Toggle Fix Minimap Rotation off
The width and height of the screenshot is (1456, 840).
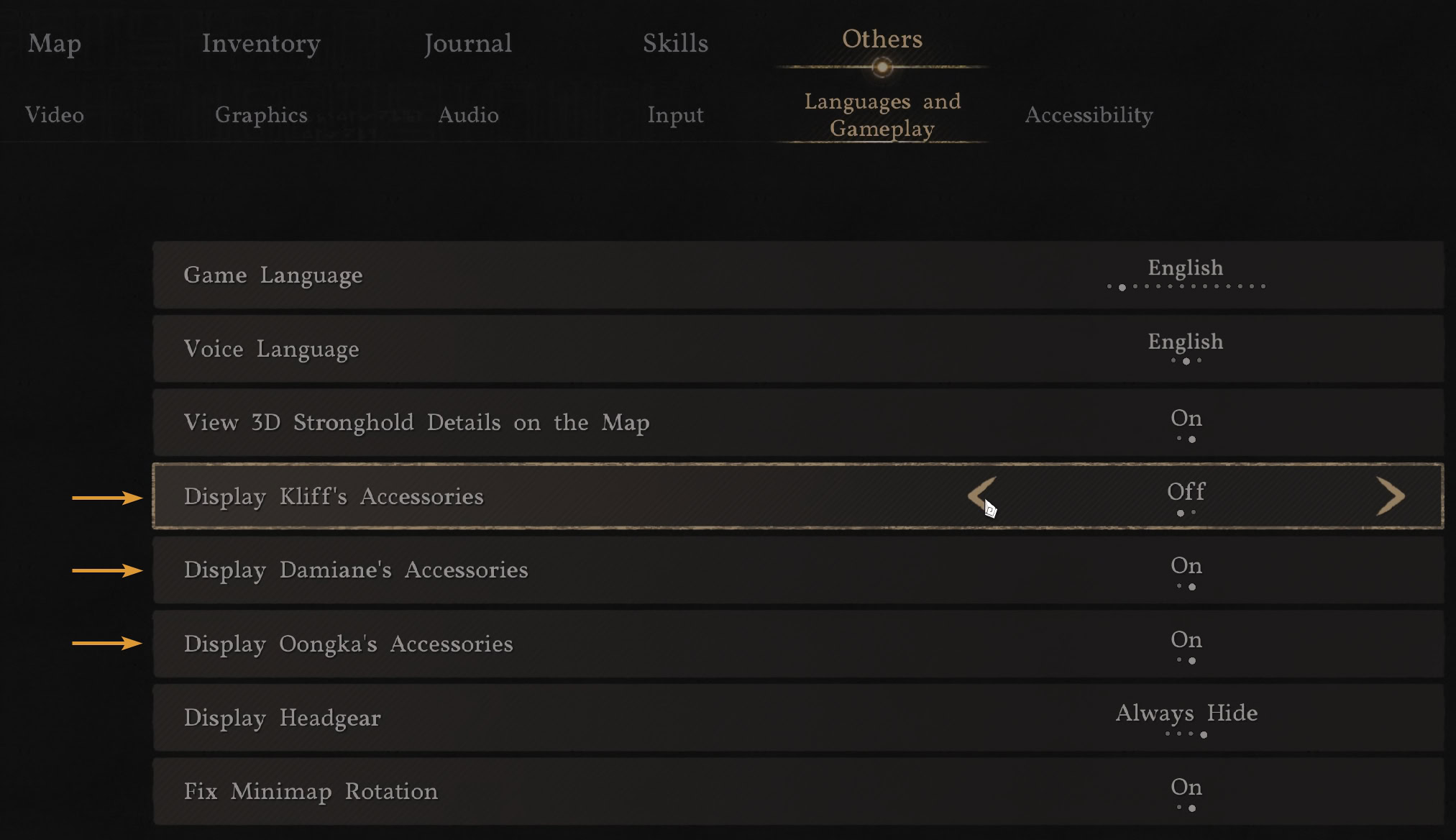1186,792
